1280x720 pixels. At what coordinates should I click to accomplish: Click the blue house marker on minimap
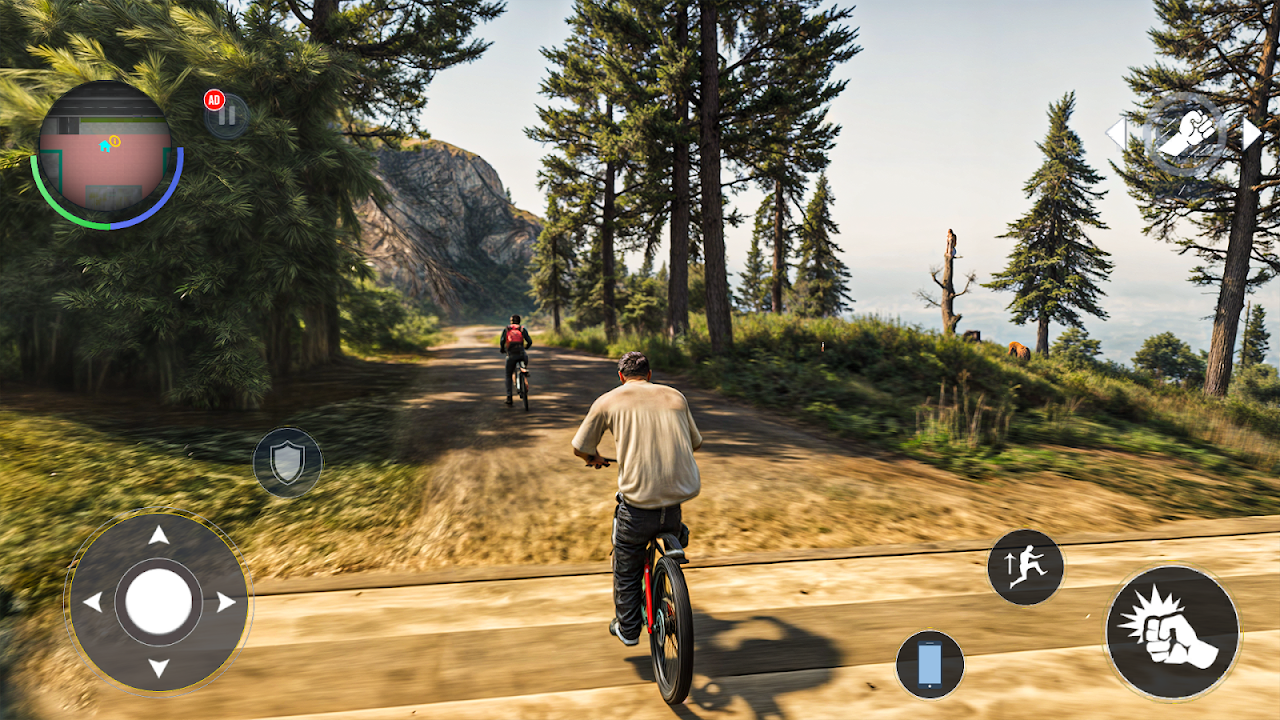click(x=104, y=145)
